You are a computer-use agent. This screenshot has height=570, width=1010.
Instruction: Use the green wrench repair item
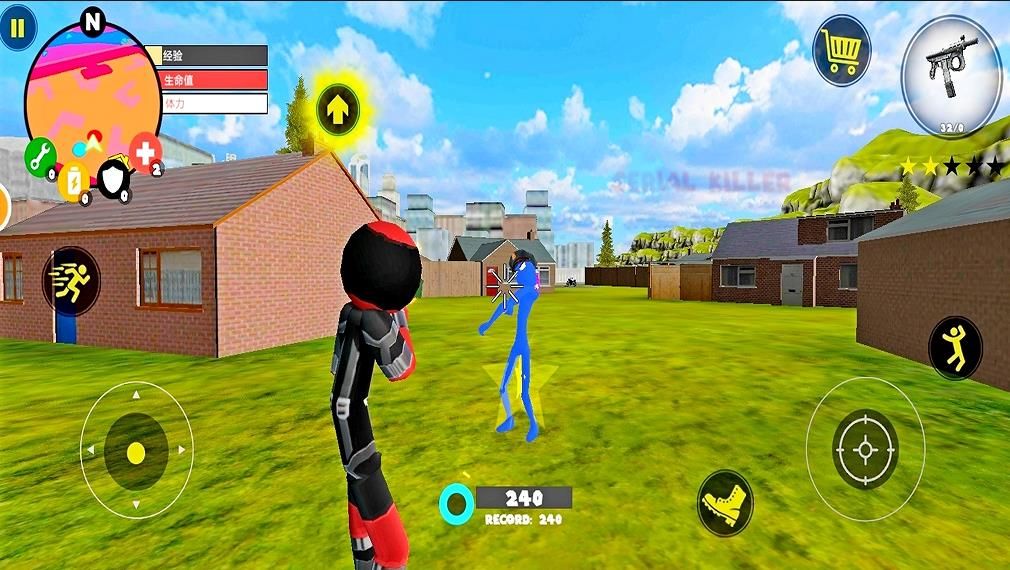coord(40,157)
